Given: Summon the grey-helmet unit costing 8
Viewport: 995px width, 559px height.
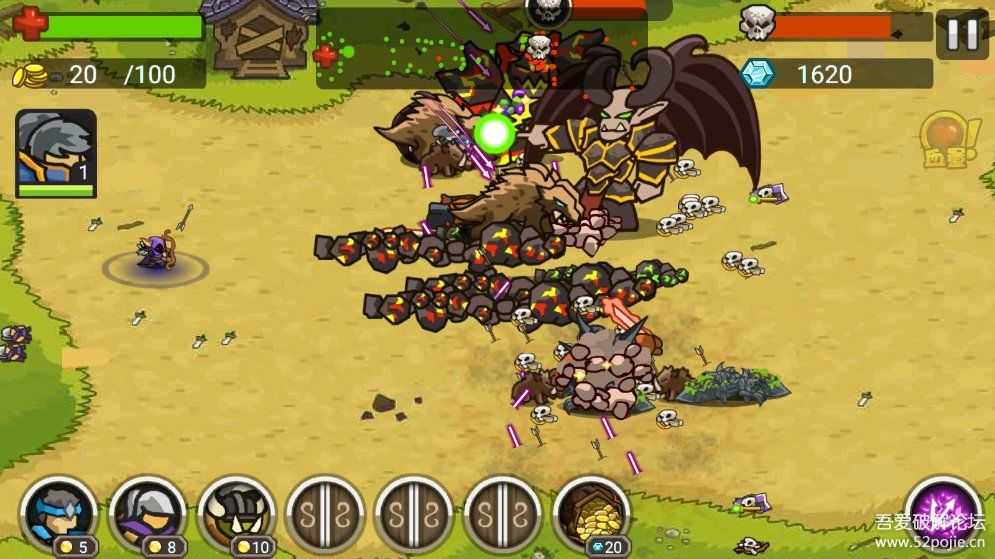Looking at the screenshot, I should click(x=147, y=511).
